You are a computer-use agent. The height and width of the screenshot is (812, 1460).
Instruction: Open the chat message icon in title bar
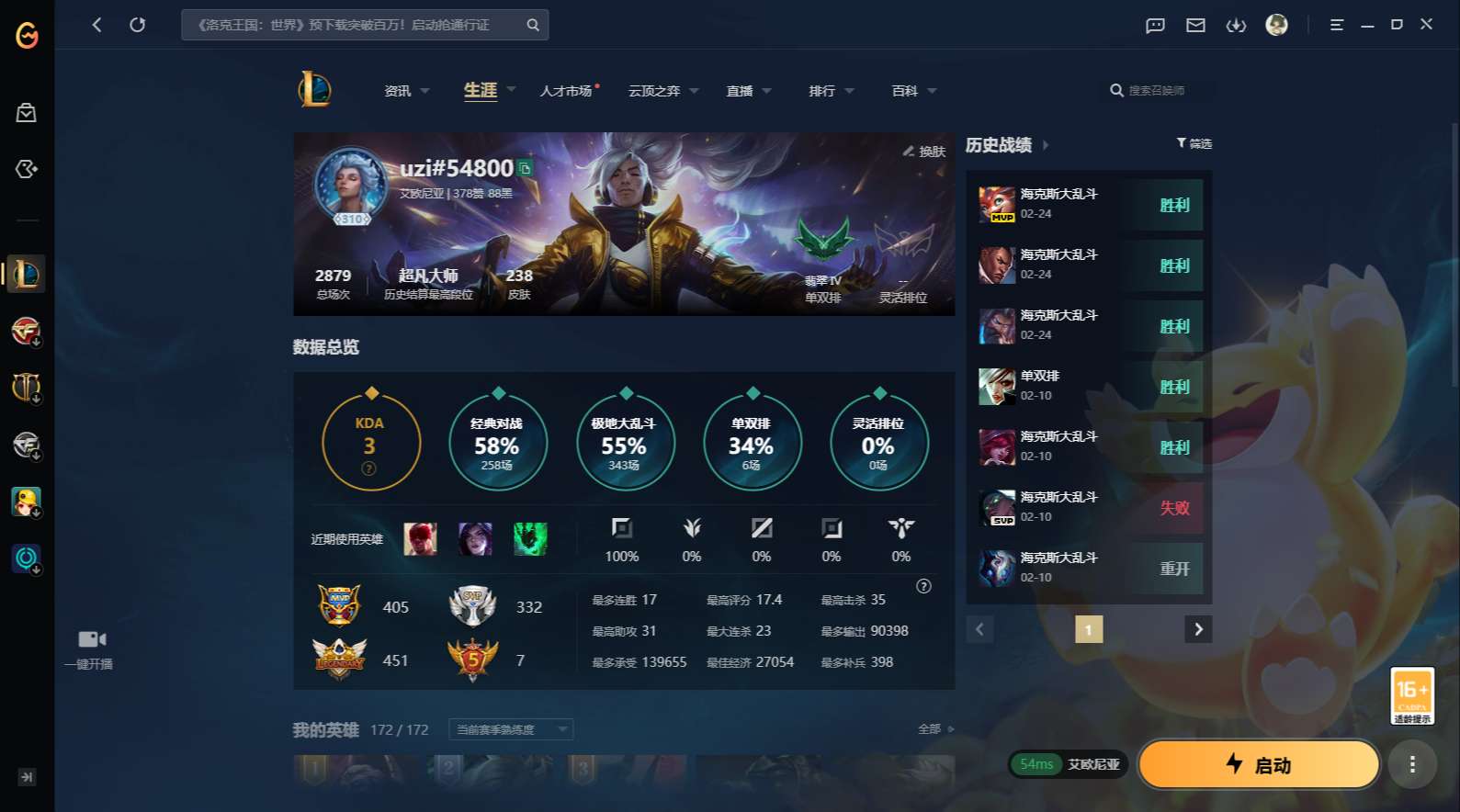click(1155, 25)
